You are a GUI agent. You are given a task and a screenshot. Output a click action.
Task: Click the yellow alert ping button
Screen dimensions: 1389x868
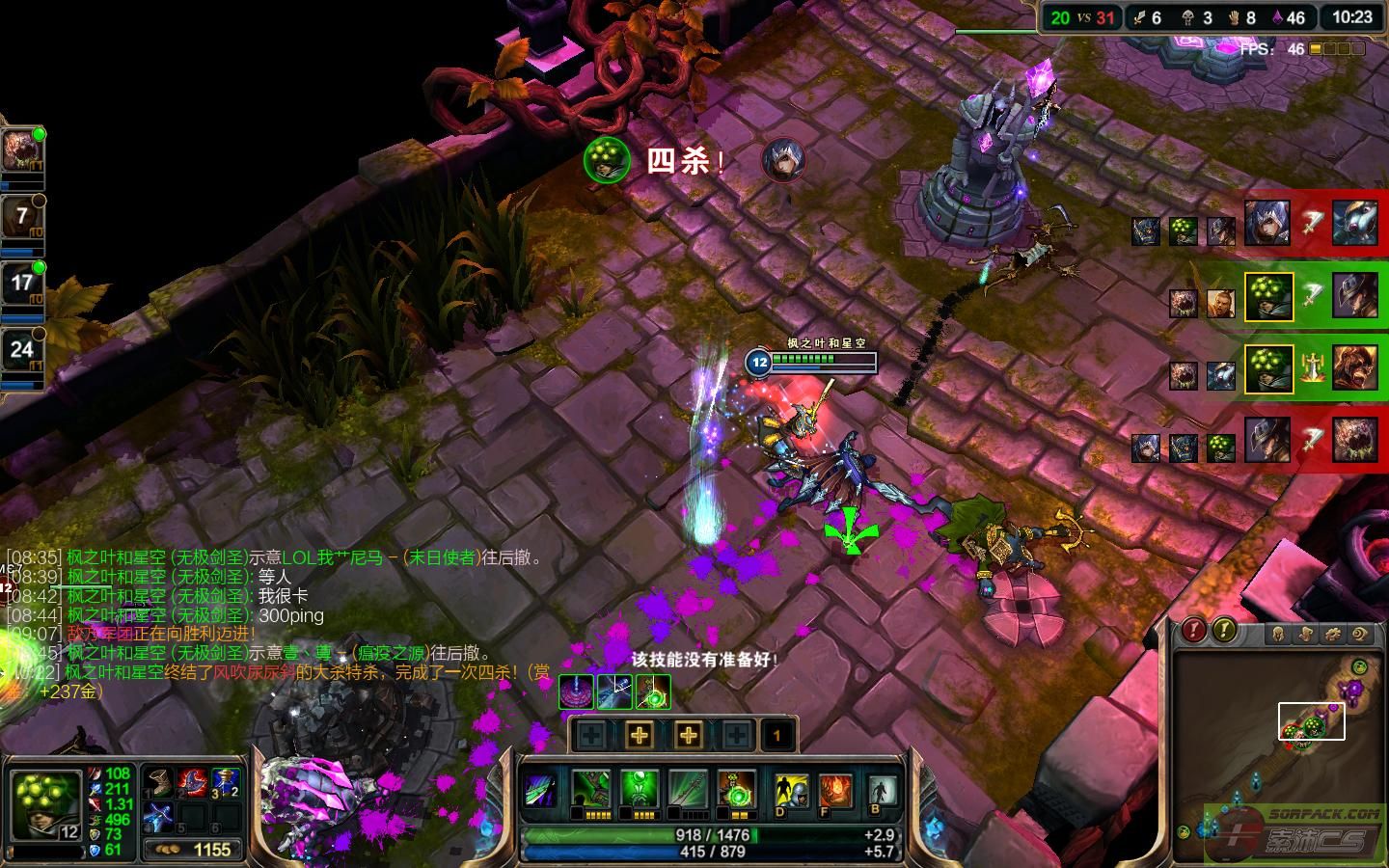click(1224, 631)
